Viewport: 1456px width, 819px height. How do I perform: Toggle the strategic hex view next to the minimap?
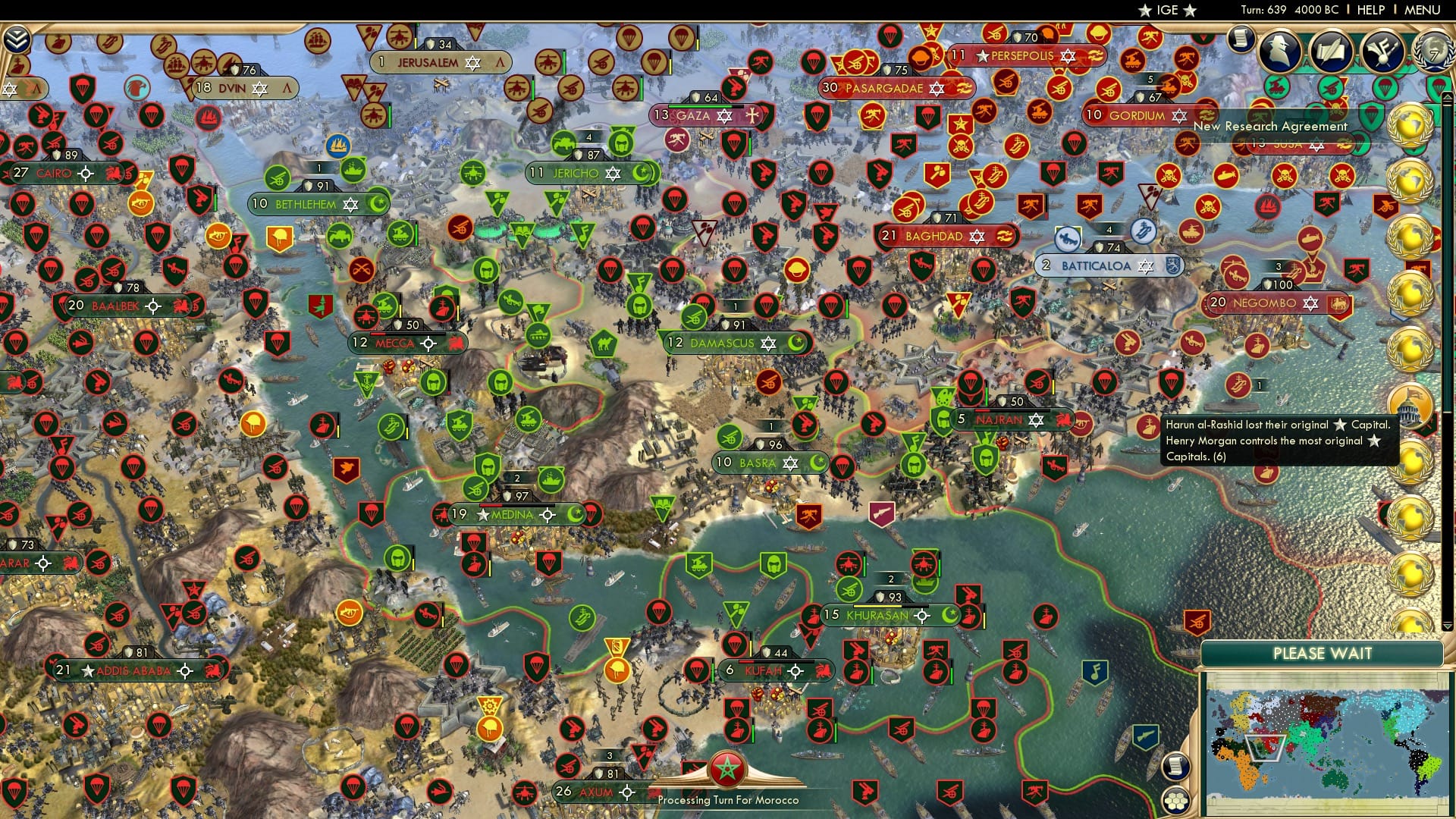click(x=1176, y=802)
